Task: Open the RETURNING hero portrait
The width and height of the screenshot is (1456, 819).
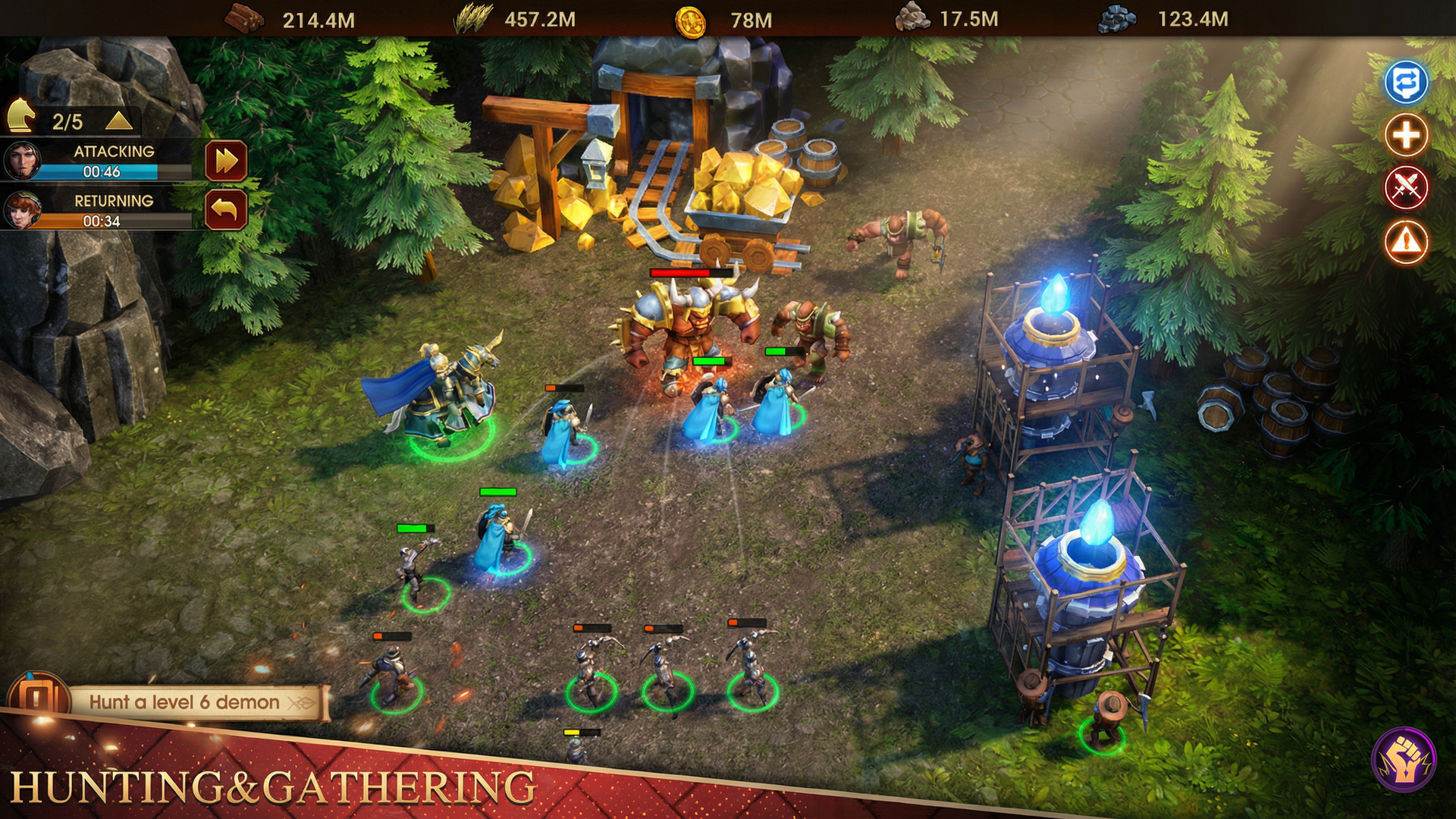Action: click(x=24, y=213)
